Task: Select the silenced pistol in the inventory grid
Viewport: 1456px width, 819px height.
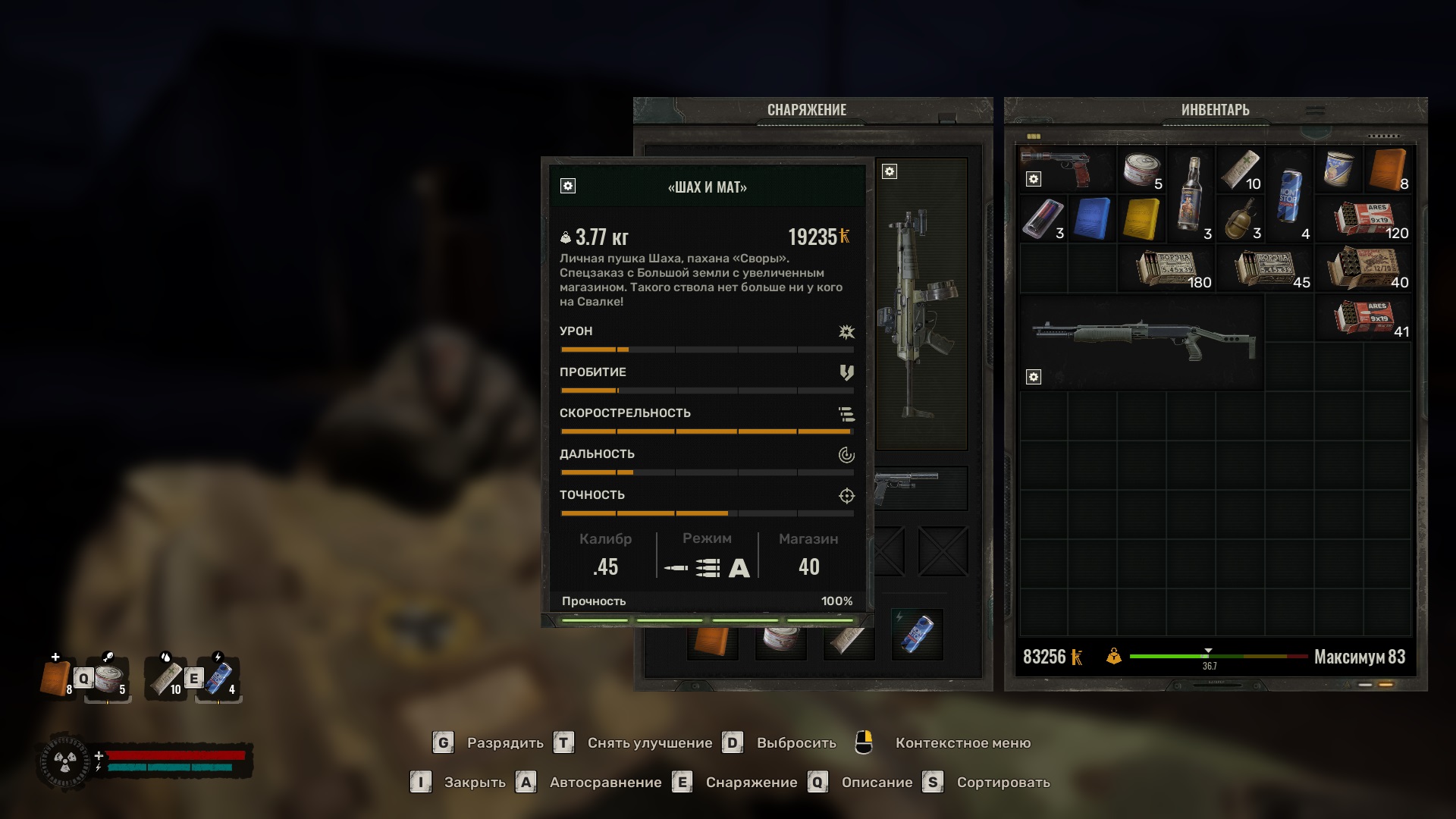Action: [x=1065, y=168]
